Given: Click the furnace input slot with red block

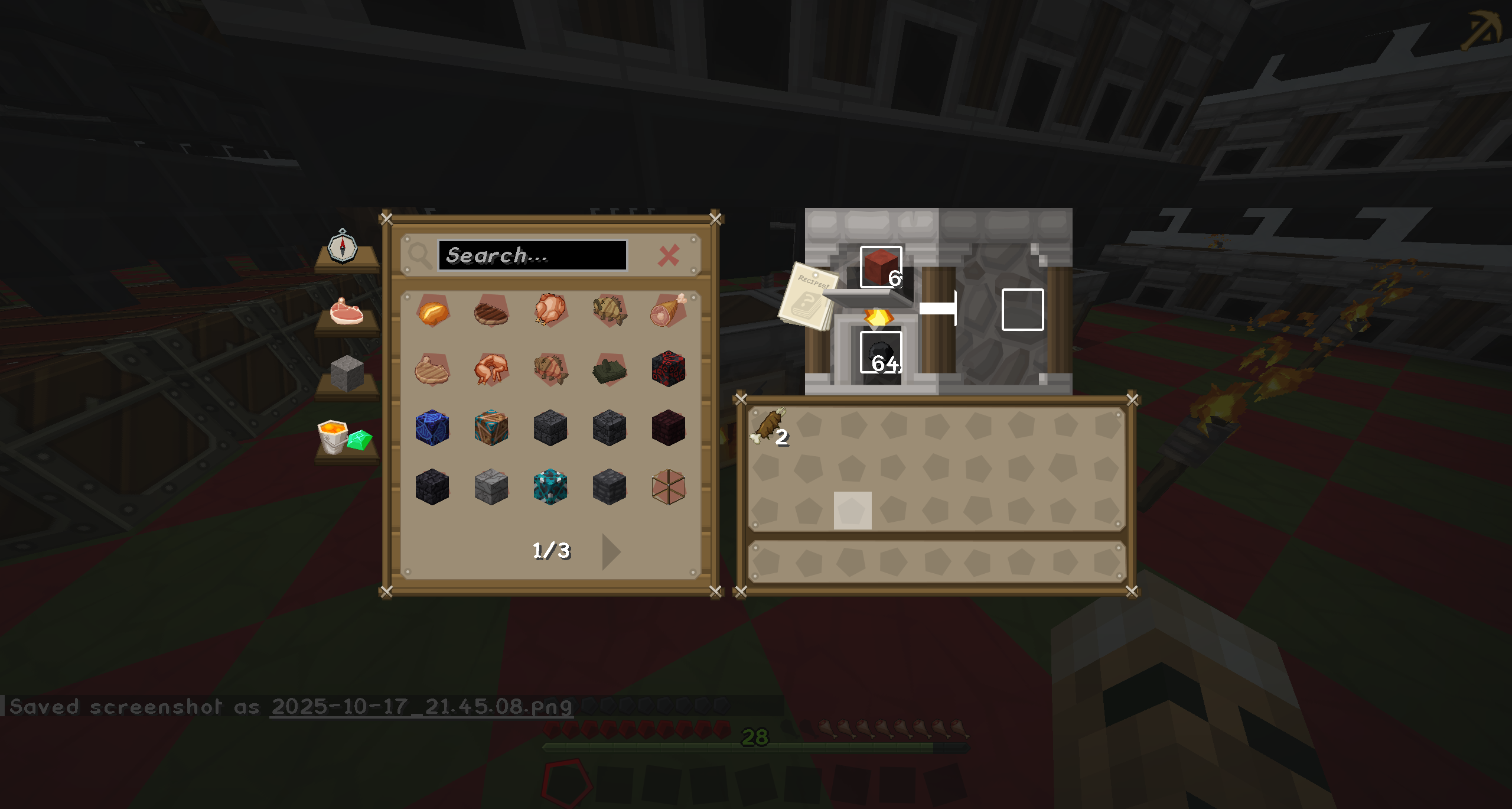Looking at the screenshot, I should 881,267.
